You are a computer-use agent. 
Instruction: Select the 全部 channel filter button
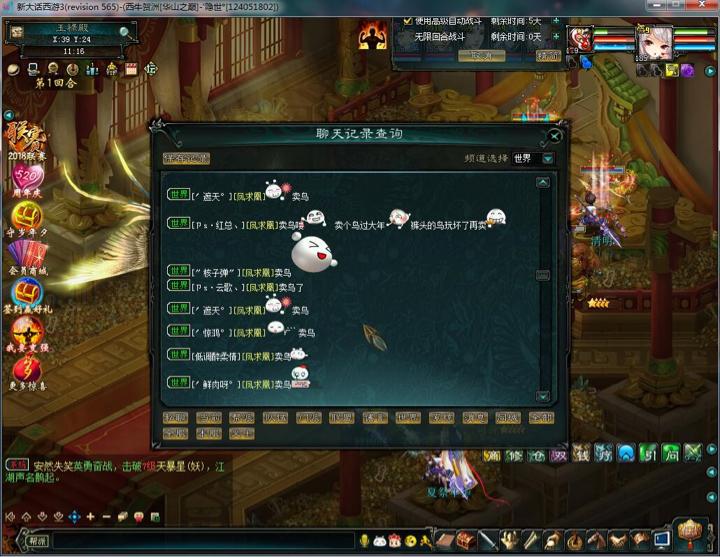(541, 418)
